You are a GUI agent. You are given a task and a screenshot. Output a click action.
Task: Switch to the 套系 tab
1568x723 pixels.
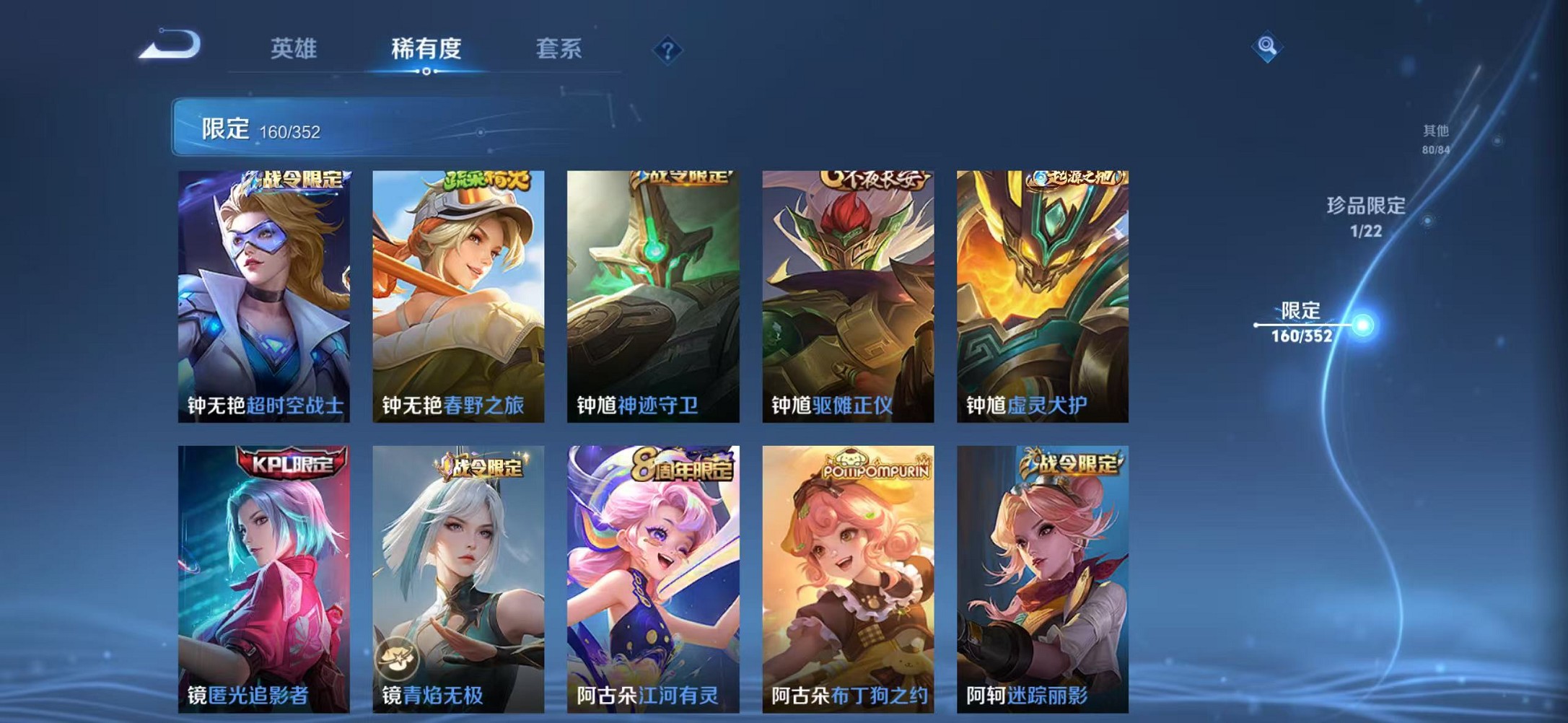[x=557, y=48]
